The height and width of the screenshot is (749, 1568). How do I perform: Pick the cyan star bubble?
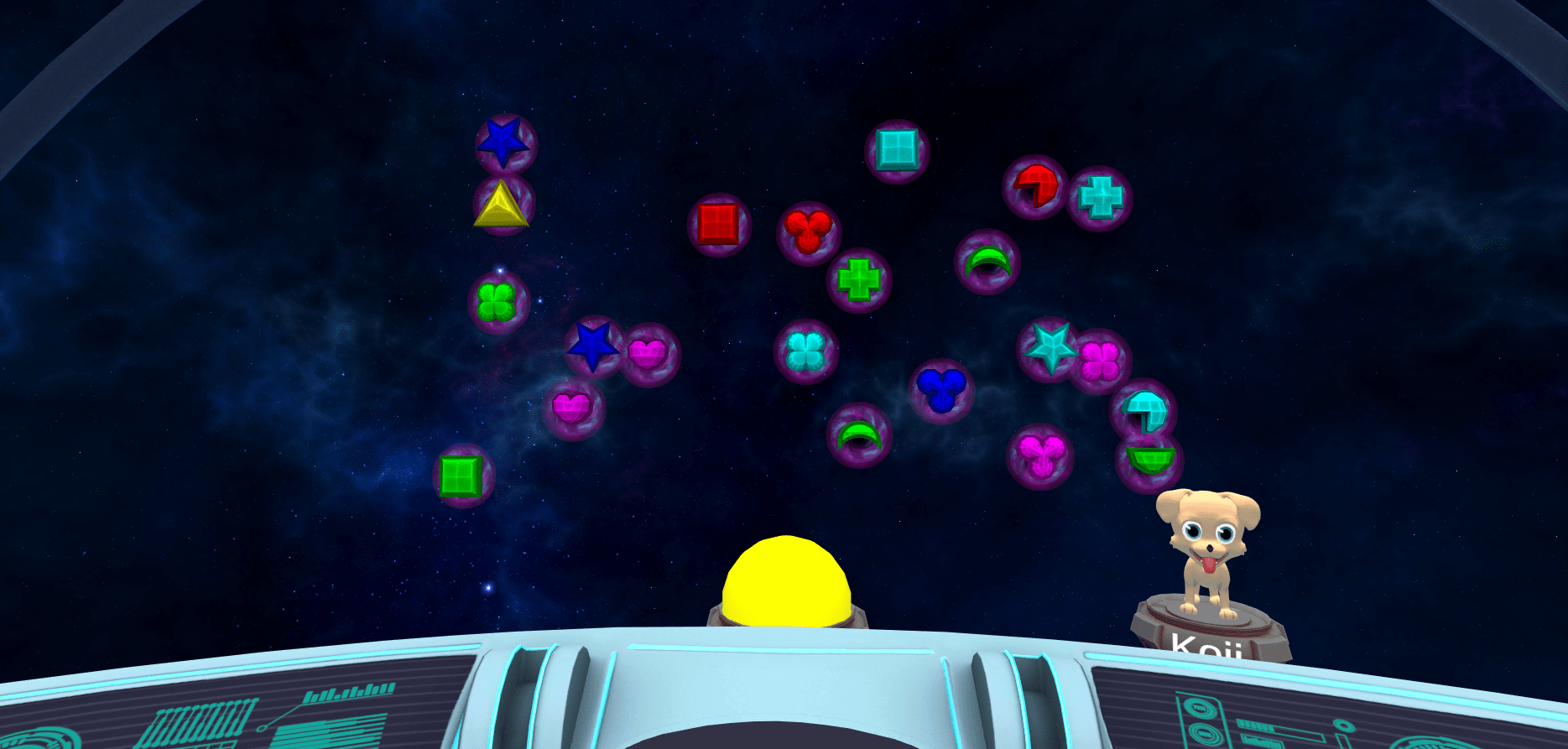pos(1049,347)
